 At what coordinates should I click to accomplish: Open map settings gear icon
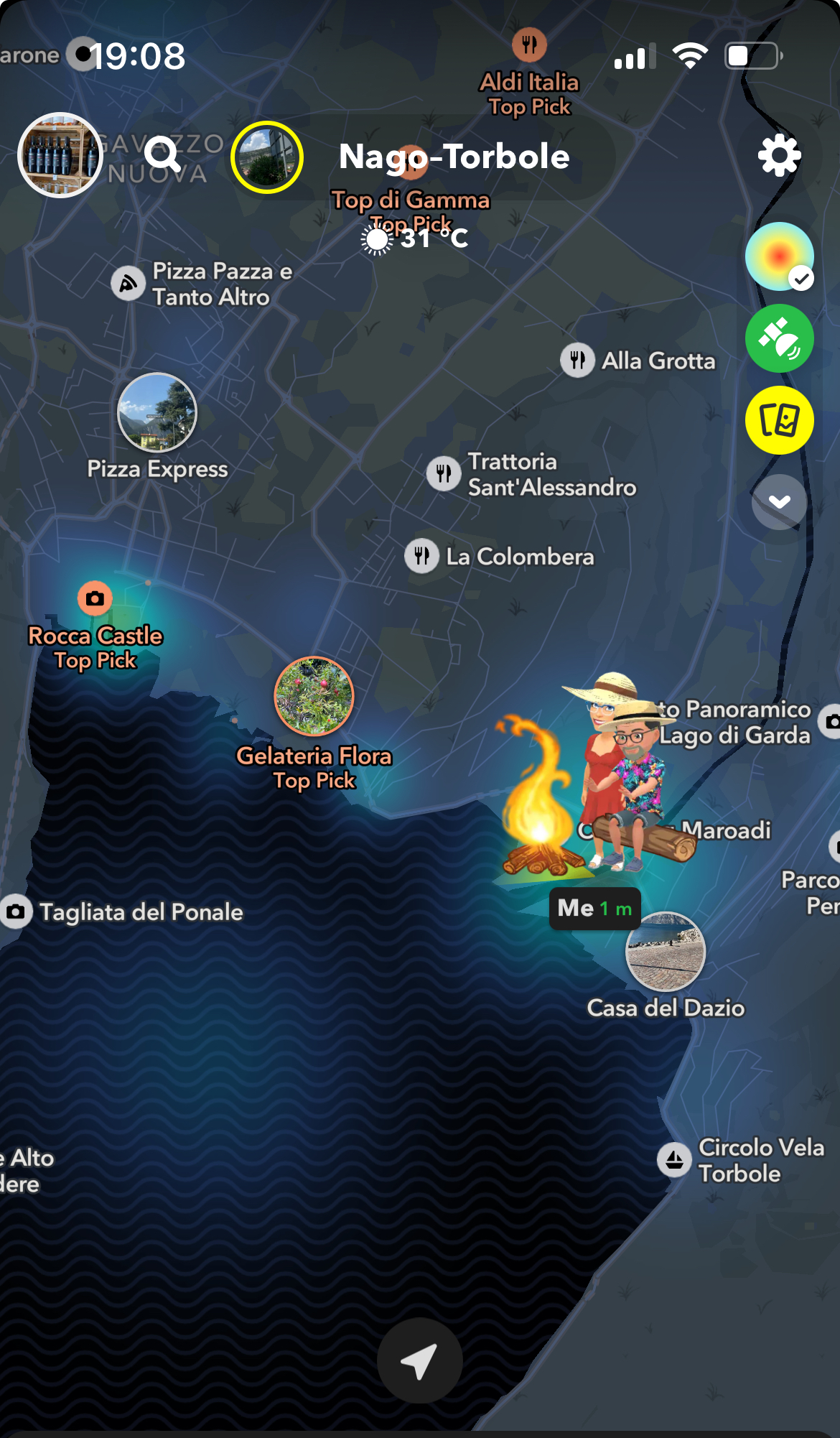click(779, 155)
